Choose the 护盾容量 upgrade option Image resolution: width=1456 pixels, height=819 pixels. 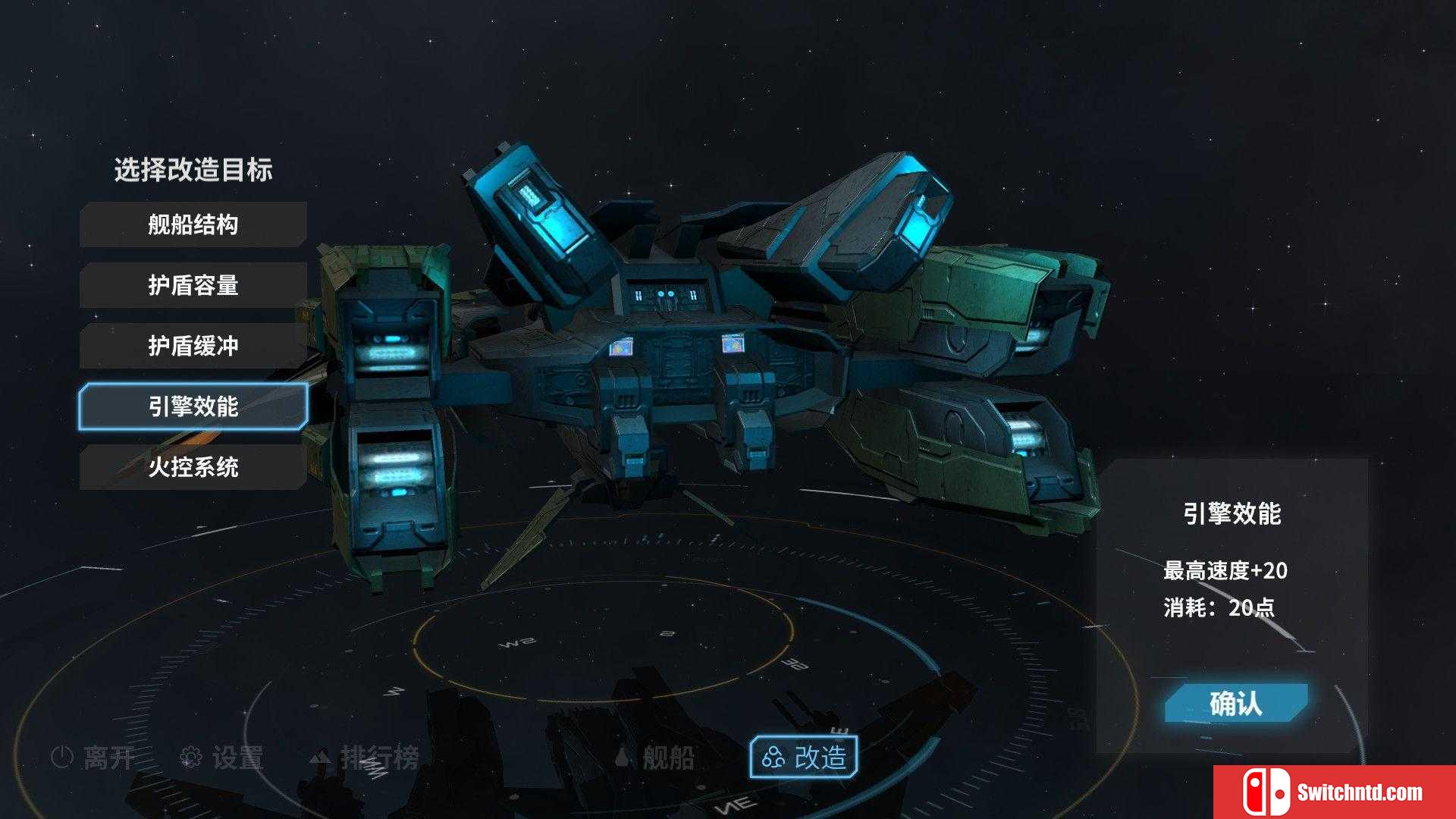coord(193,285)
